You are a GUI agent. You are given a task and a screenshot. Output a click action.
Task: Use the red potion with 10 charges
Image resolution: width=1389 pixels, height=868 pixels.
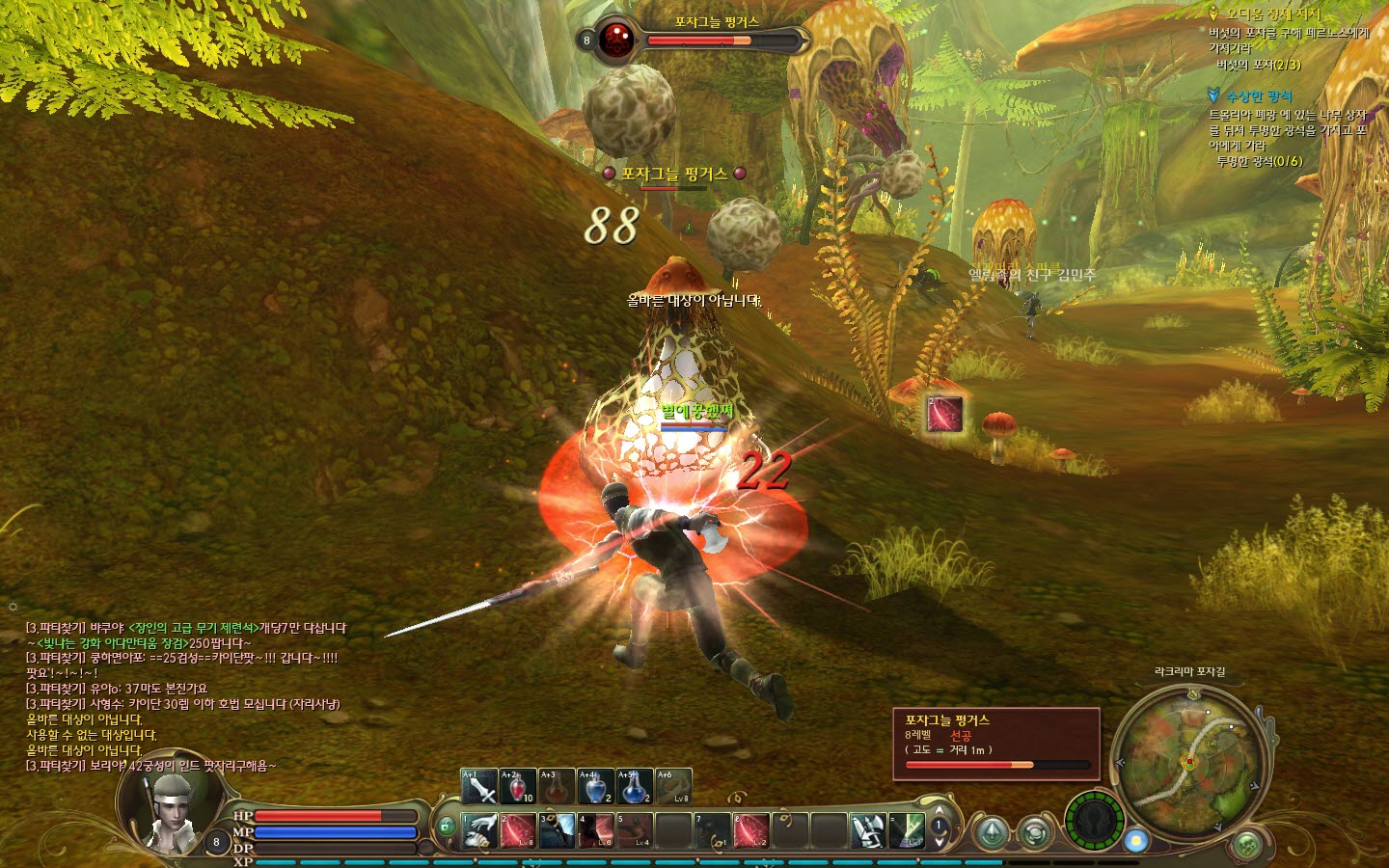coord(518,787)
